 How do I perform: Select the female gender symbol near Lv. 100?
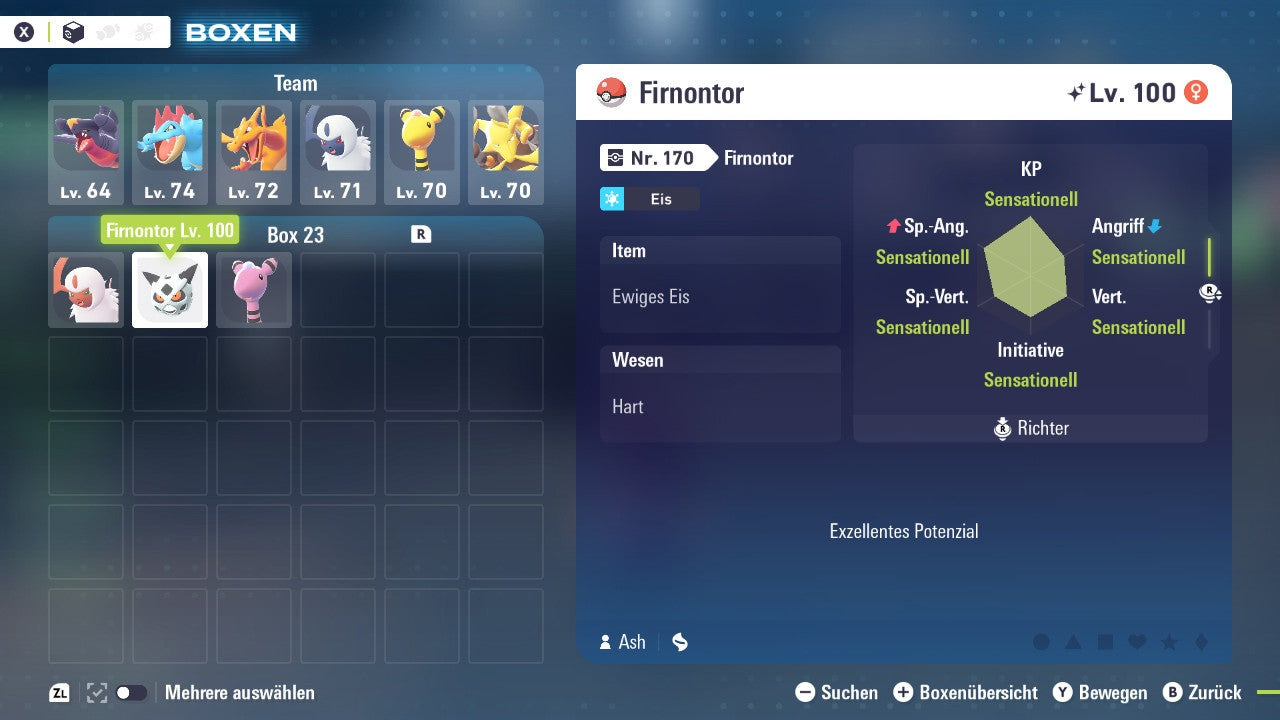pyautogui.click(x=1197, y=92)
